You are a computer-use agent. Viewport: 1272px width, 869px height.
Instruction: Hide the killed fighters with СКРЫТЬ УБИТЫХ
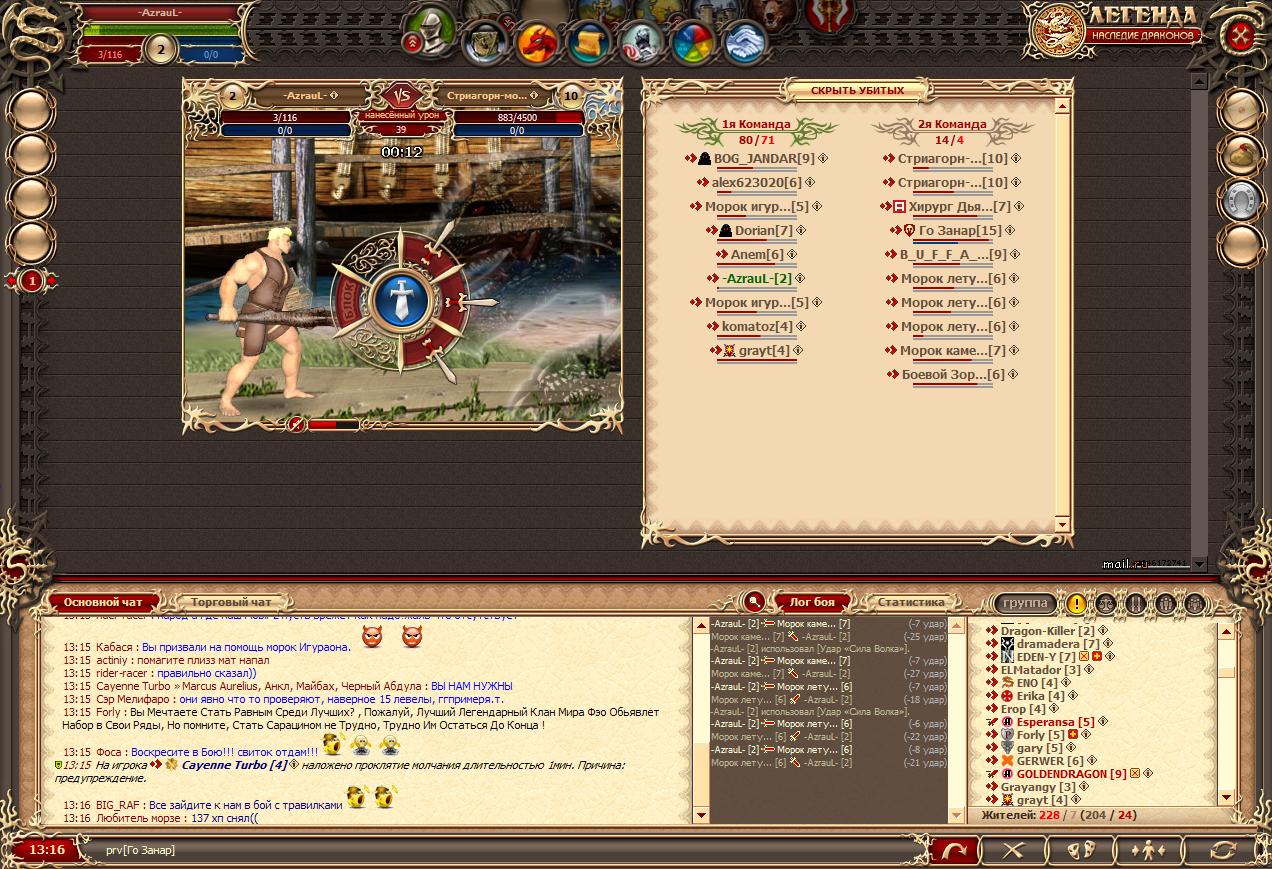[x=856, y=90]
